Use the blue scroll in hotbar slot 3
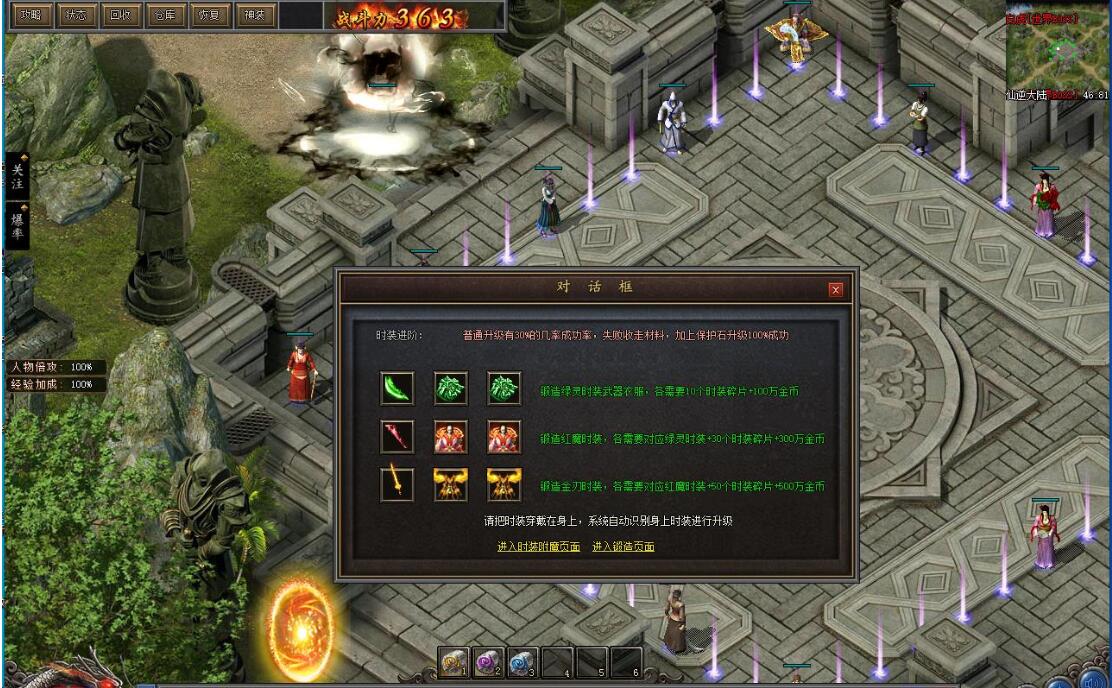1112x688 pixels. click(x=522, y=662)
